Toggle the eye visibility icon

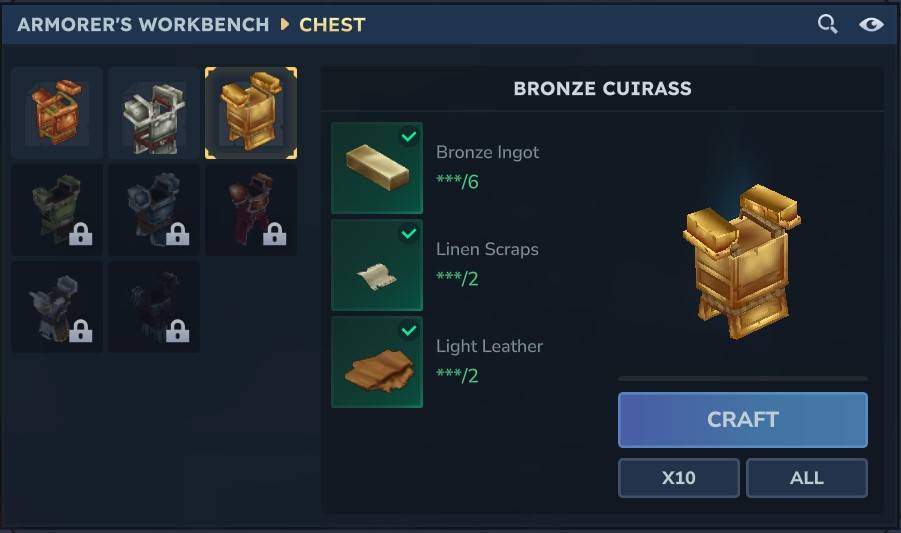click(x=871, y=24)
